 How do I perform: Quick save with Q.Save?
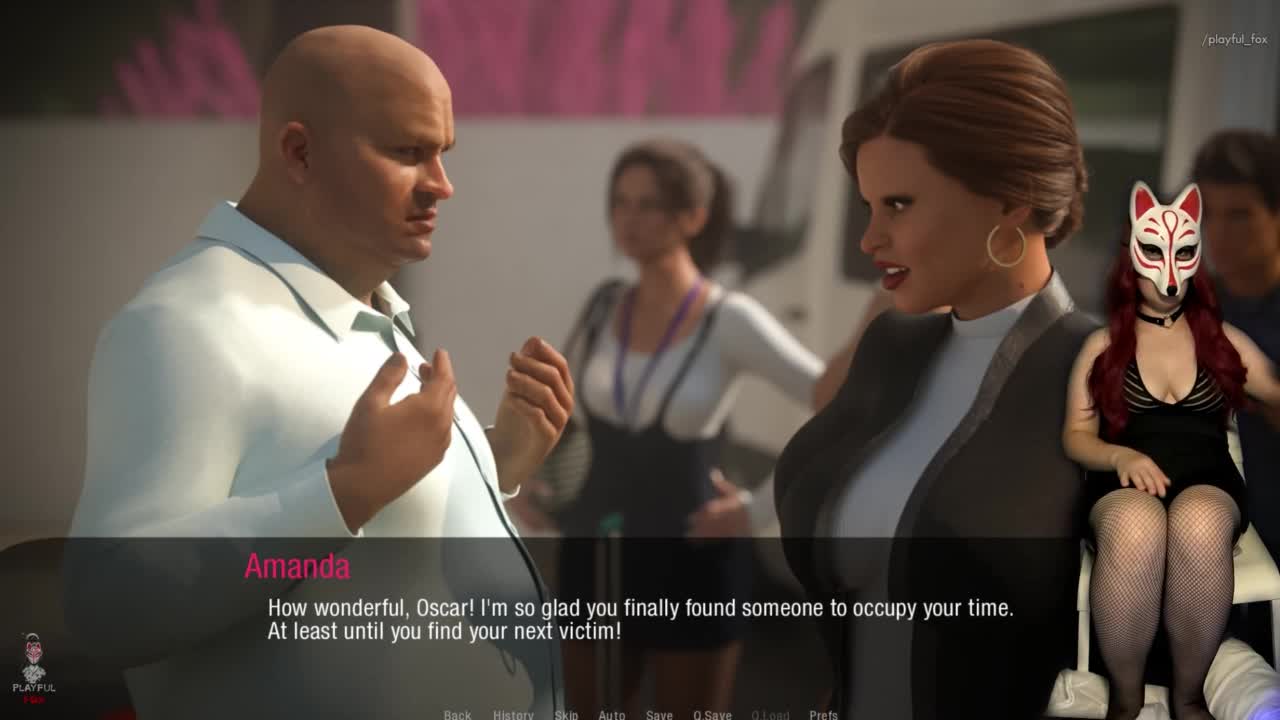(712, 714)
